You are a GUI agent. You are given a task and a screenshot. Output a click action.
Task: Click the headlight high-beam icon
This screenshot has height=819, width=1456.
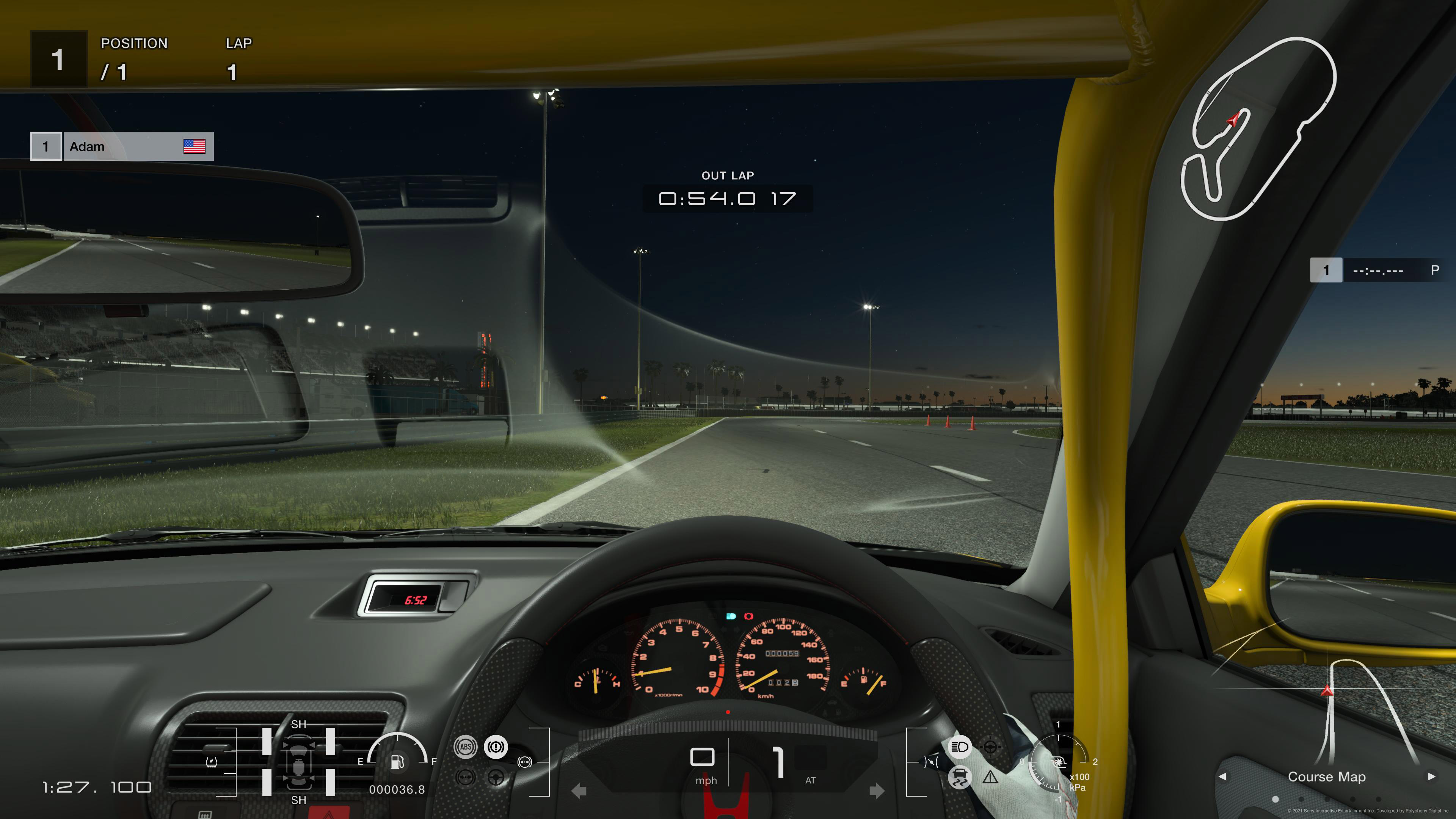pyautogui.click(x=959, y=747)
